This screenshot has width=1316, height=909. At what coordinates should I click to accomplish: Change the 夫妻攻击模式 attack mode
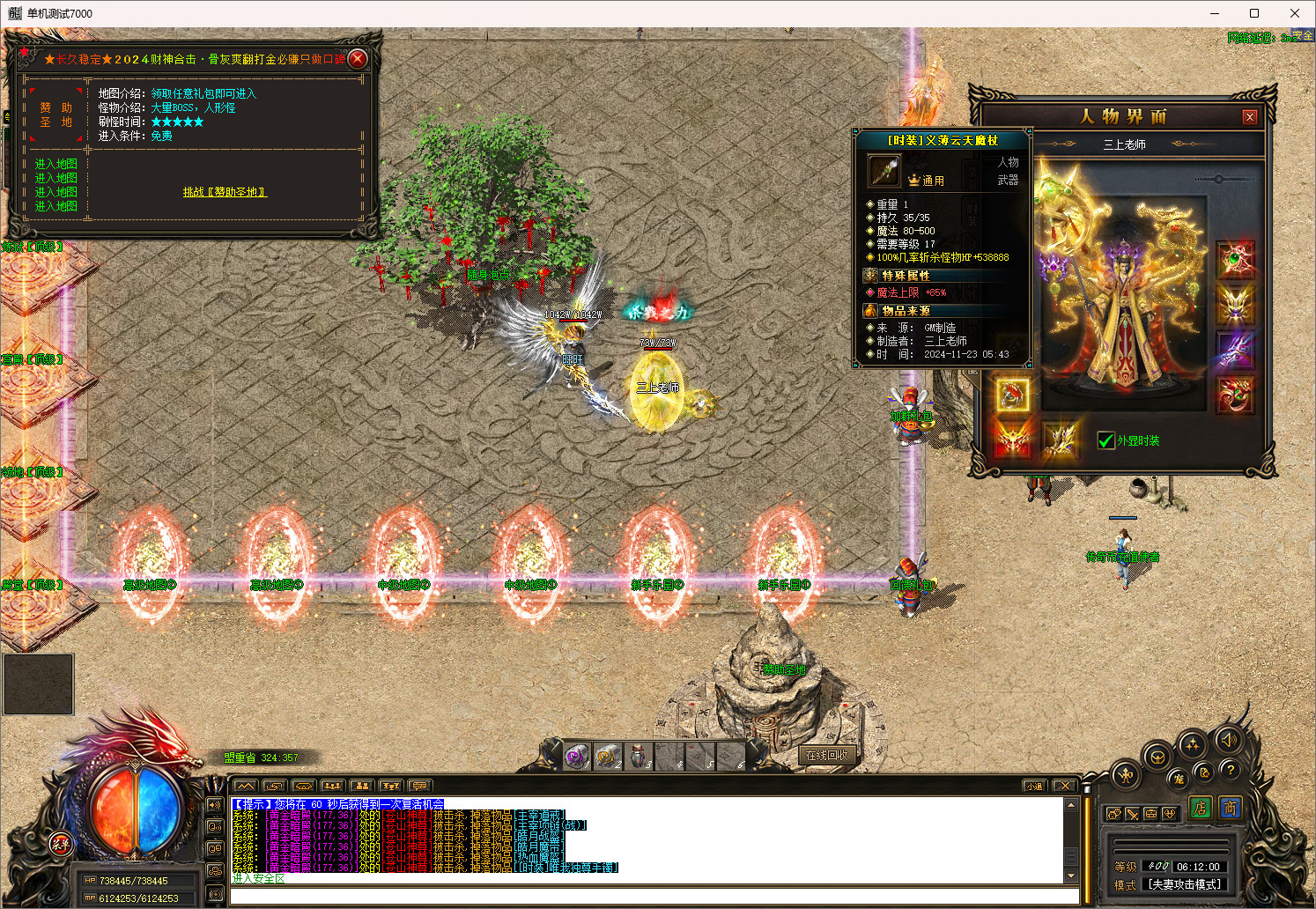(1185, 884)
